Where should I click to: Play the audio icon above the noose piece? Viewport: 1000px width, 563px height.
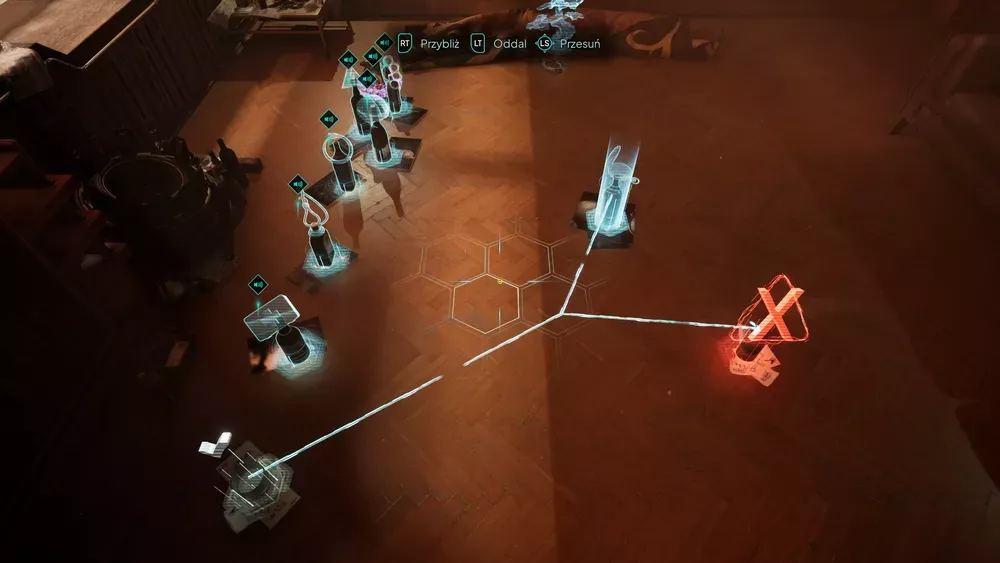click(x=297, y=184)
